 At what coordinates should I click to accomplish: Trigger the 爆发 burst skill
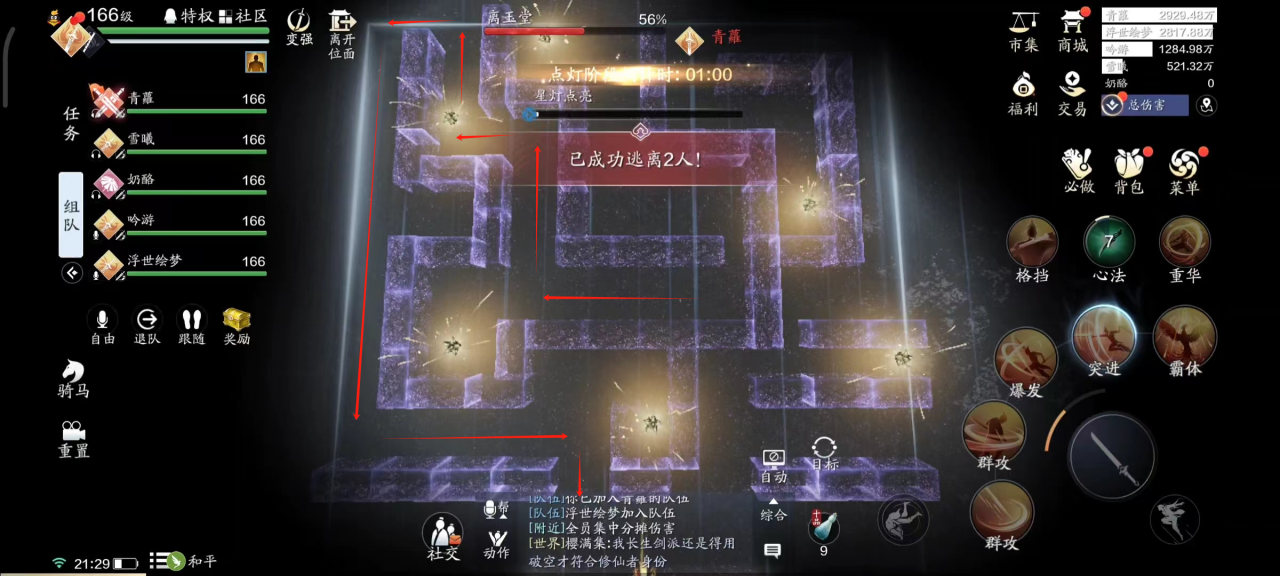pos(1026,358)
